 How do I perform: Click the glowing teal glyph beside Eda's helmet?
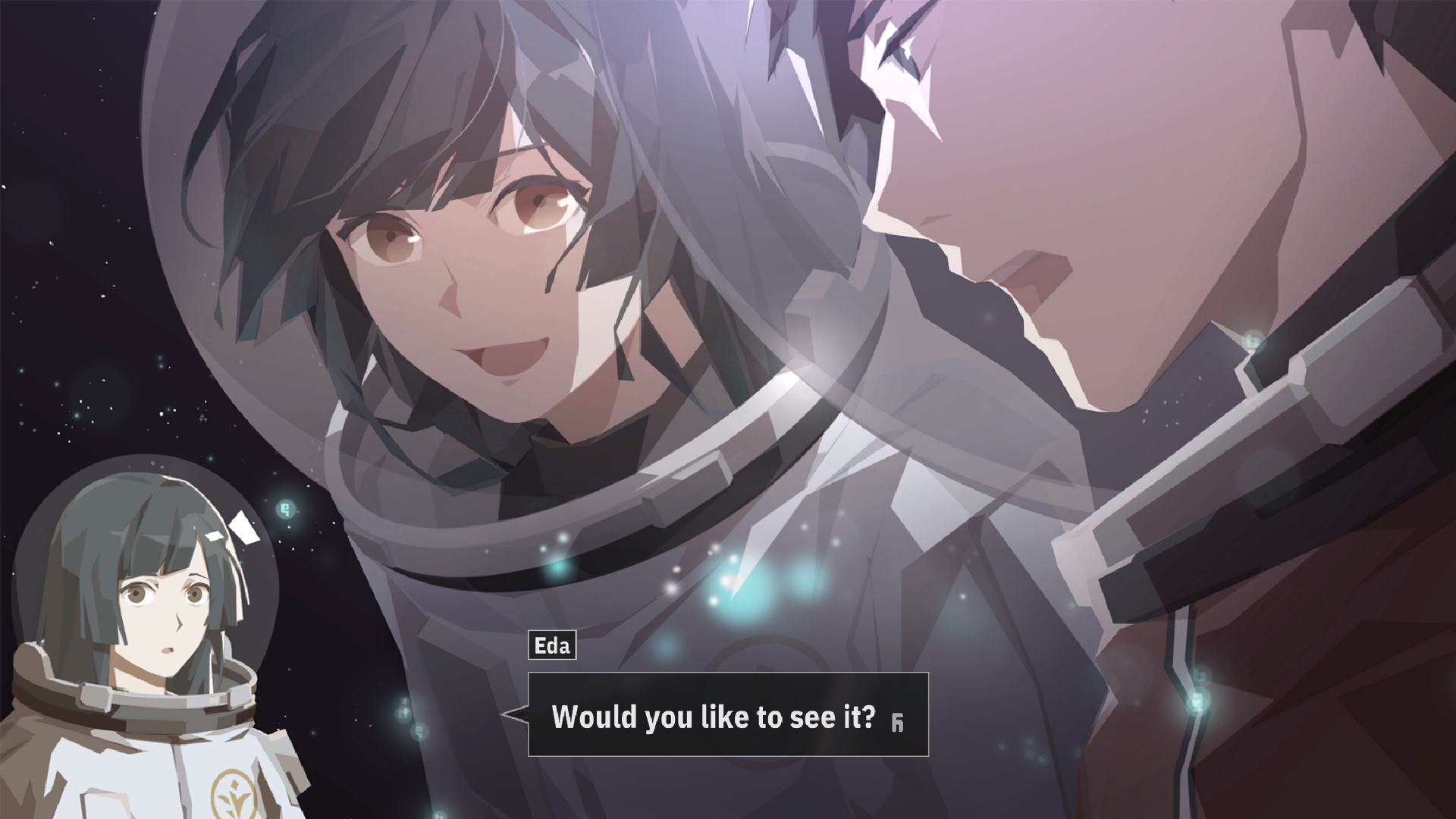(284, 508)
